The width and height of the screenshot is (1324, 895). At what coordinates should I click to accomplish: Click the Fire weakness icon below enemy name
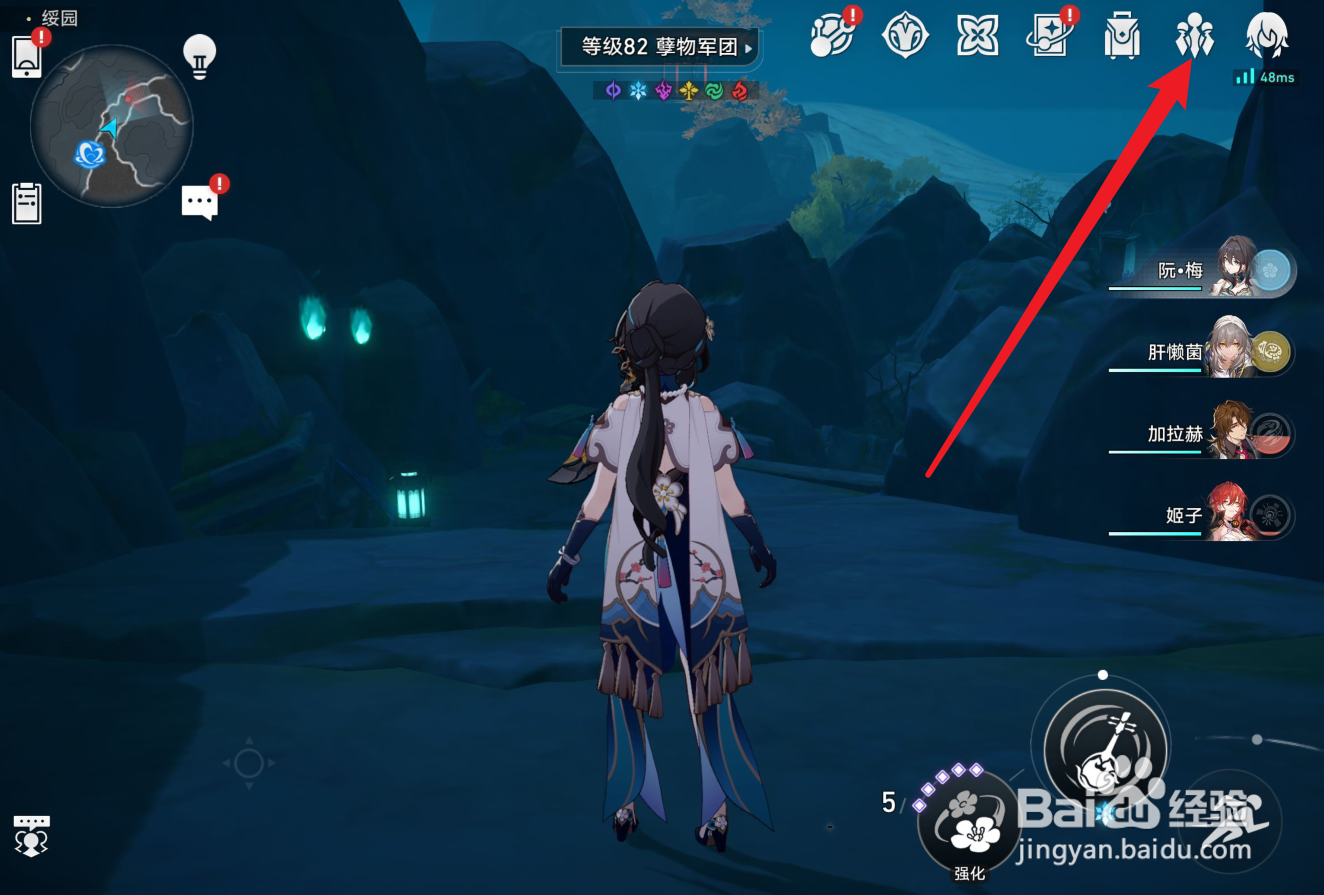click(740, 91)
